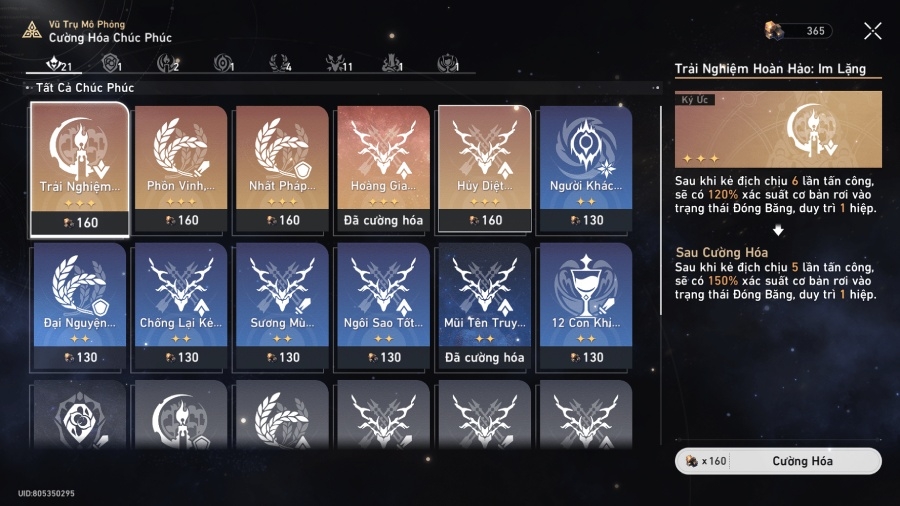This screenshot has width=900, height=506.
Task: Open the path tab showing count 4
Action: point(281,64)
